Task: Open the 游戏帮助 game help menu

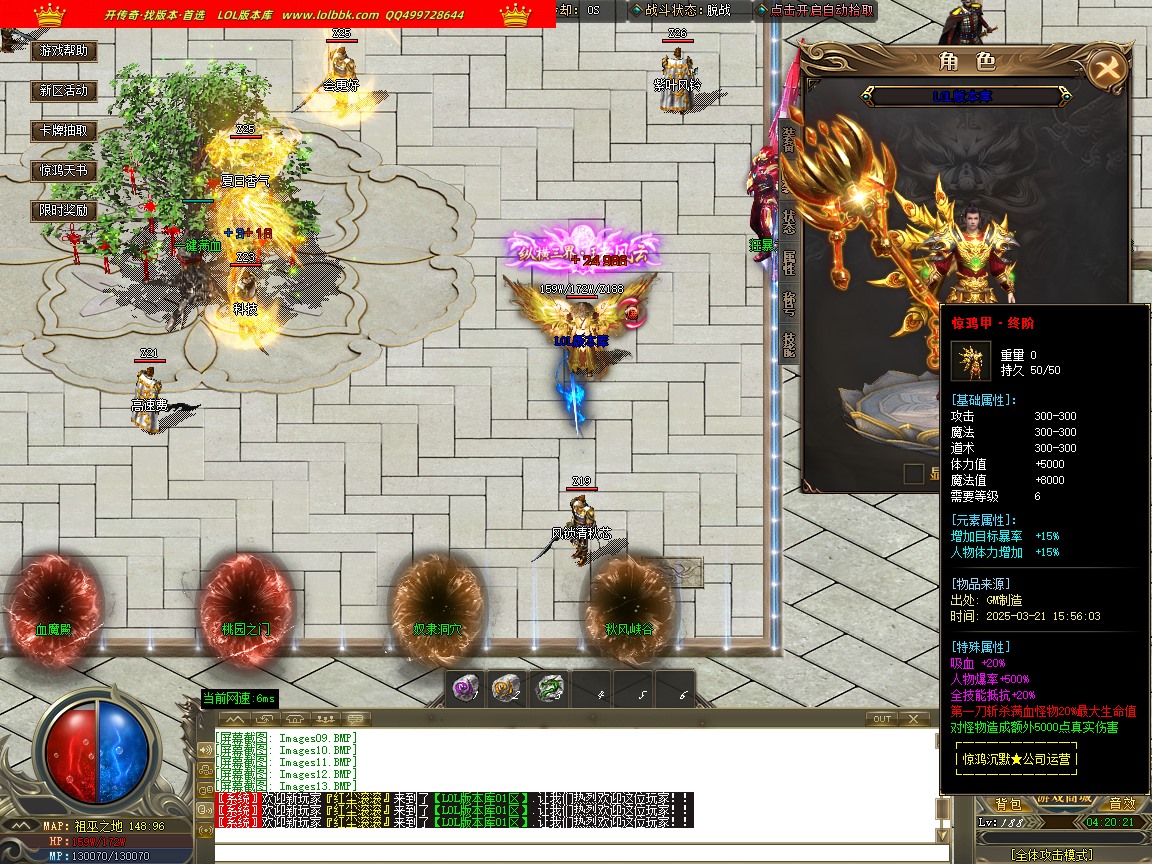Action: [x=64, y=50]
